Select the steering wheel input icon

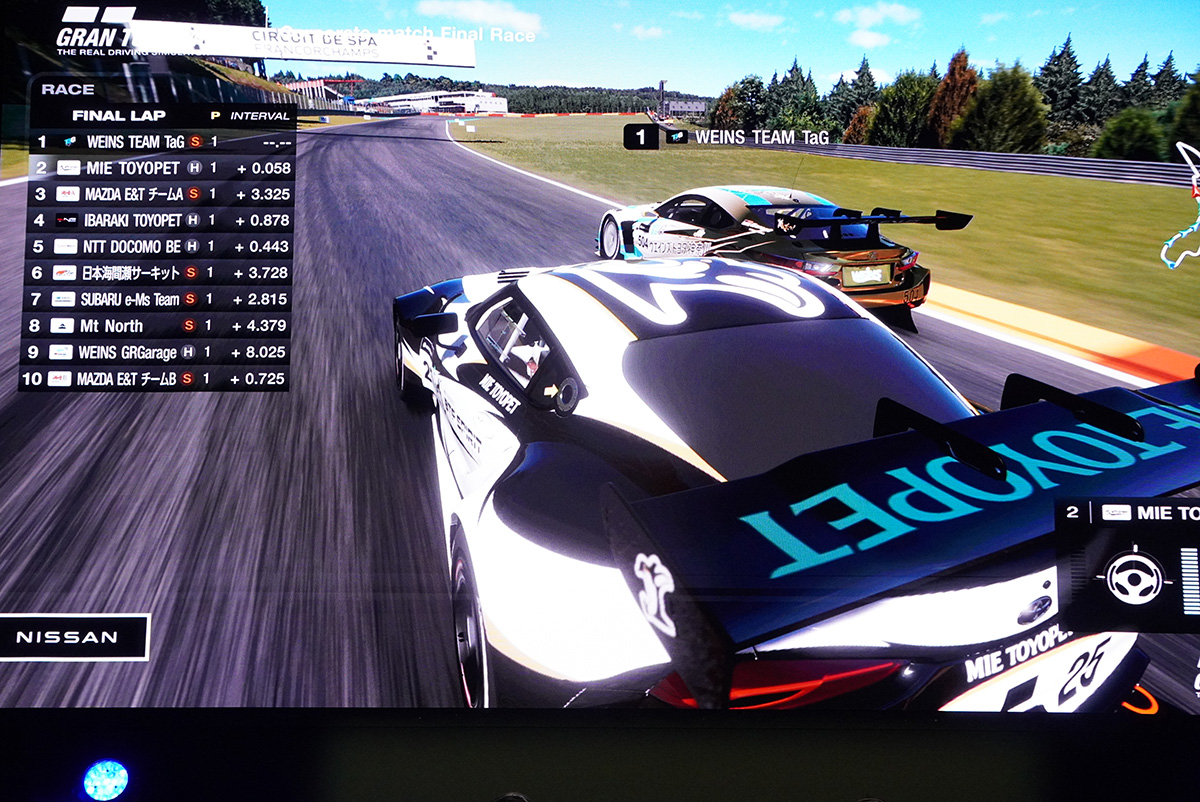coord(1135,578)
